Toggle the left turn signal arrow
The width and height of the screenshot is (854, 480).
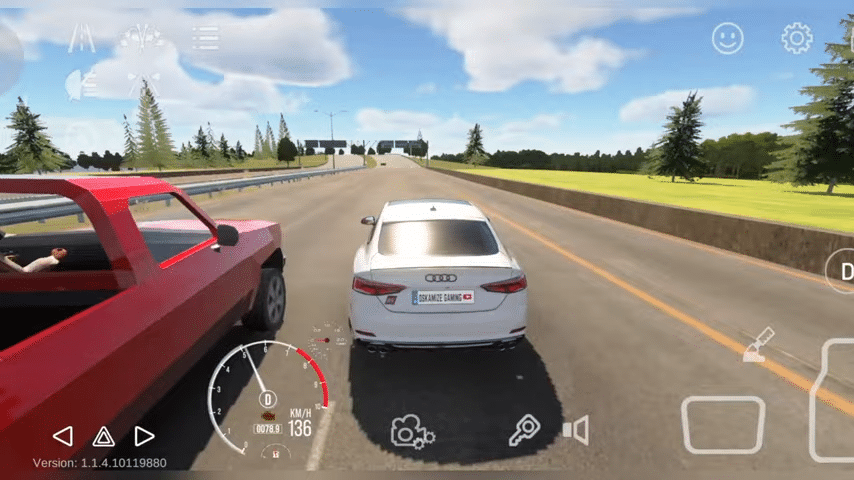pos(62,436)
